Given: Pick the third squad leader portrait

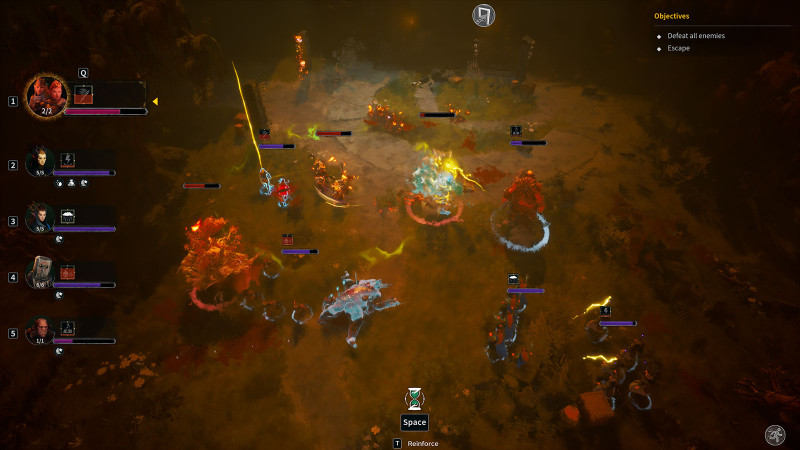Looking at the screenshot, I should point(40,216).
